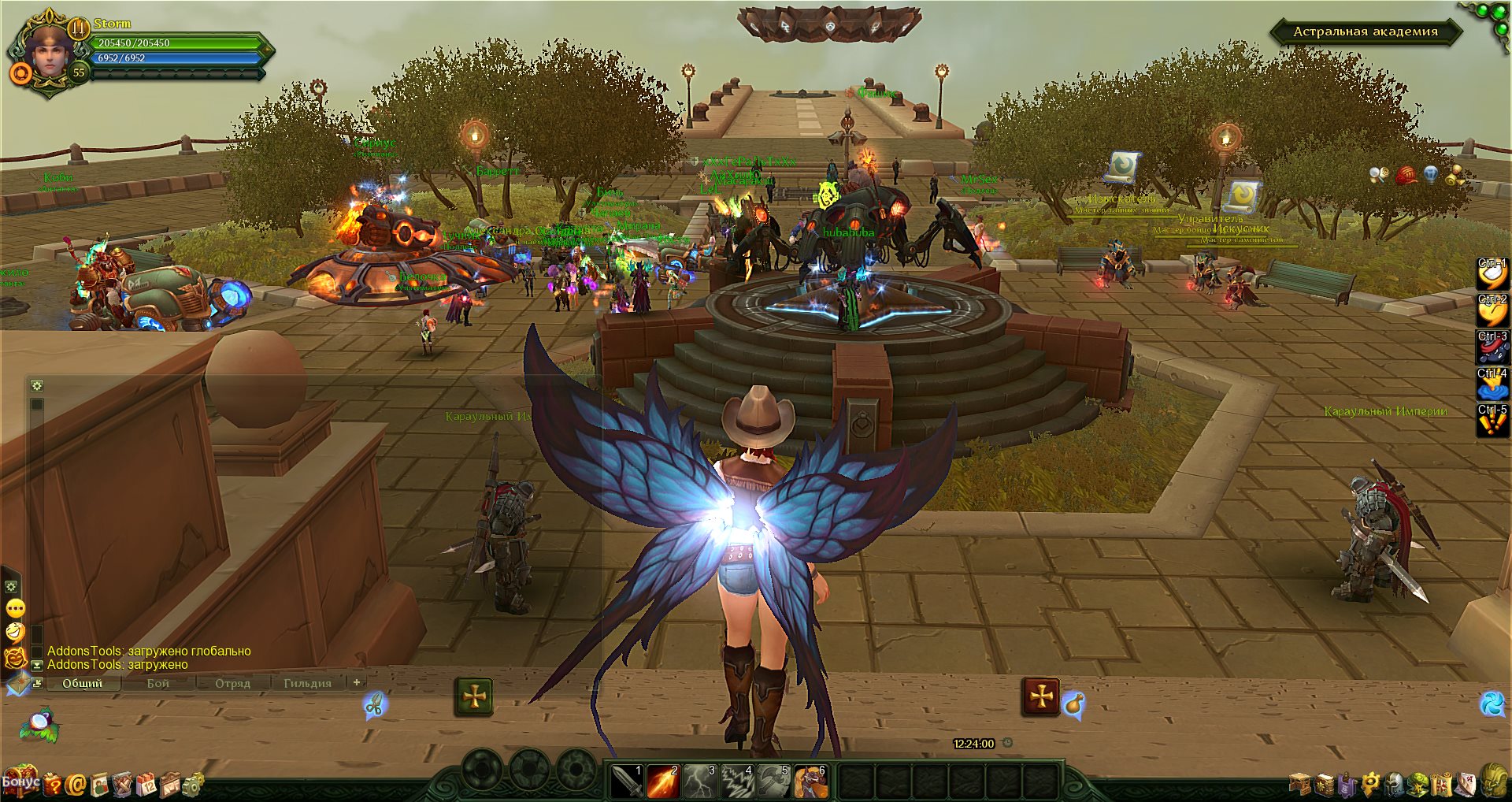The width and height of the screenshot is (1512, 802).
Task: Add a new chat tab with plus button
Action: (357, 682)
